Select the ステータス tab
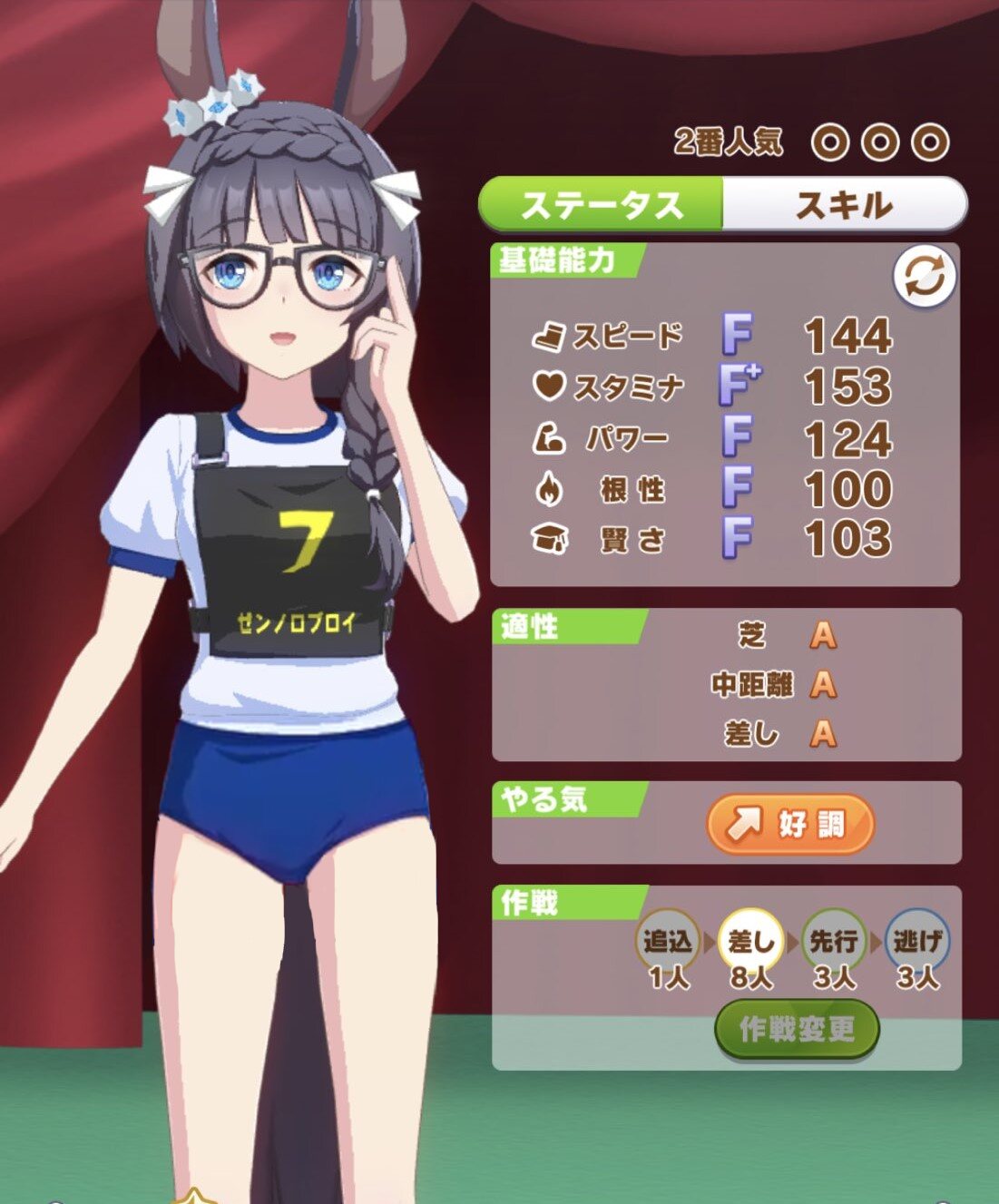This screenshot has height=1204, width=999. pyautogui.click(x=601, y=205)
